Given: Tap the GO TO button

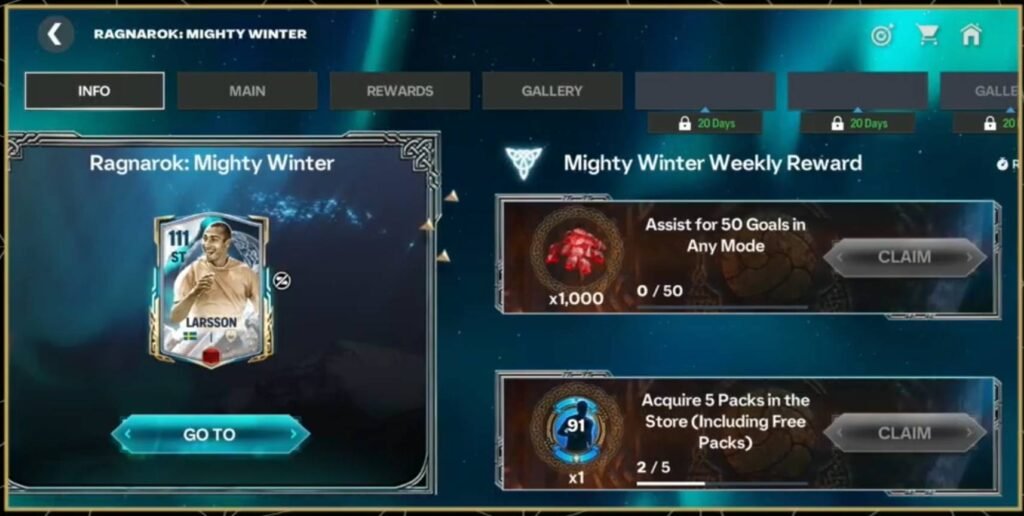Looking at the screenshot, I should 210,434.
